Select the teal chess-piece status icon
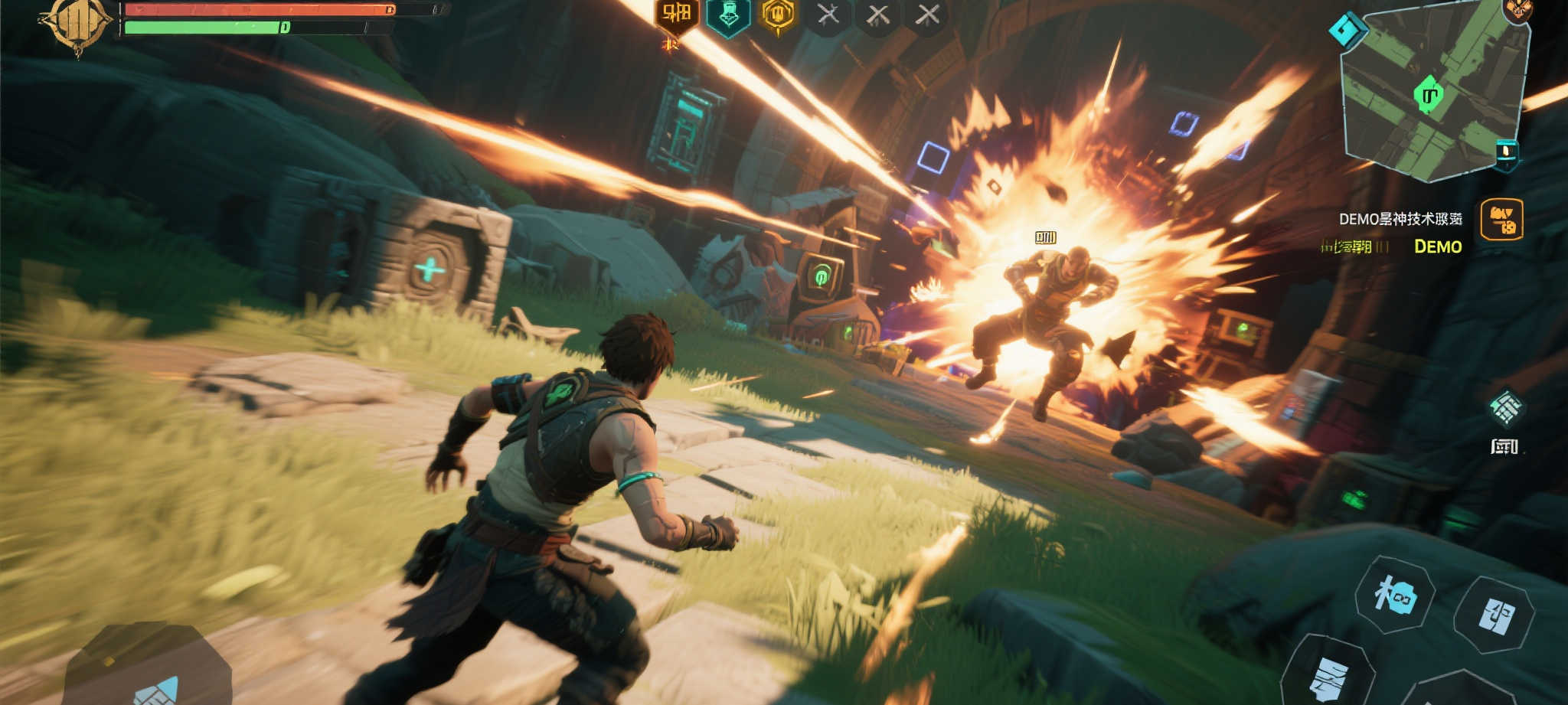Image resolution: width=1568 pixels, height=705 pixels. click(727, 16)
